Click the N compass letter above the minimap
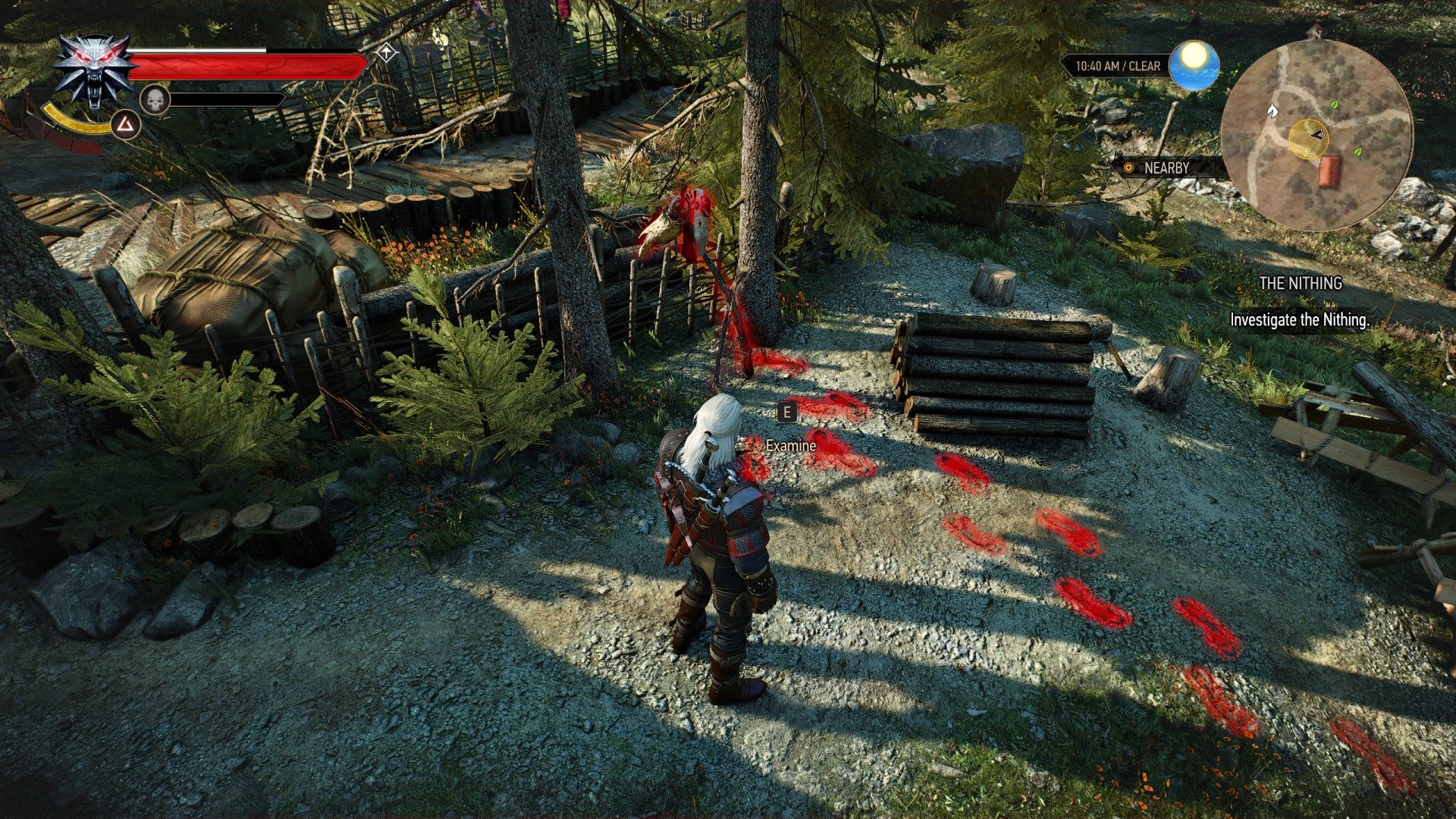Screen dimensions: 1456x819 tap(1316, 35)
